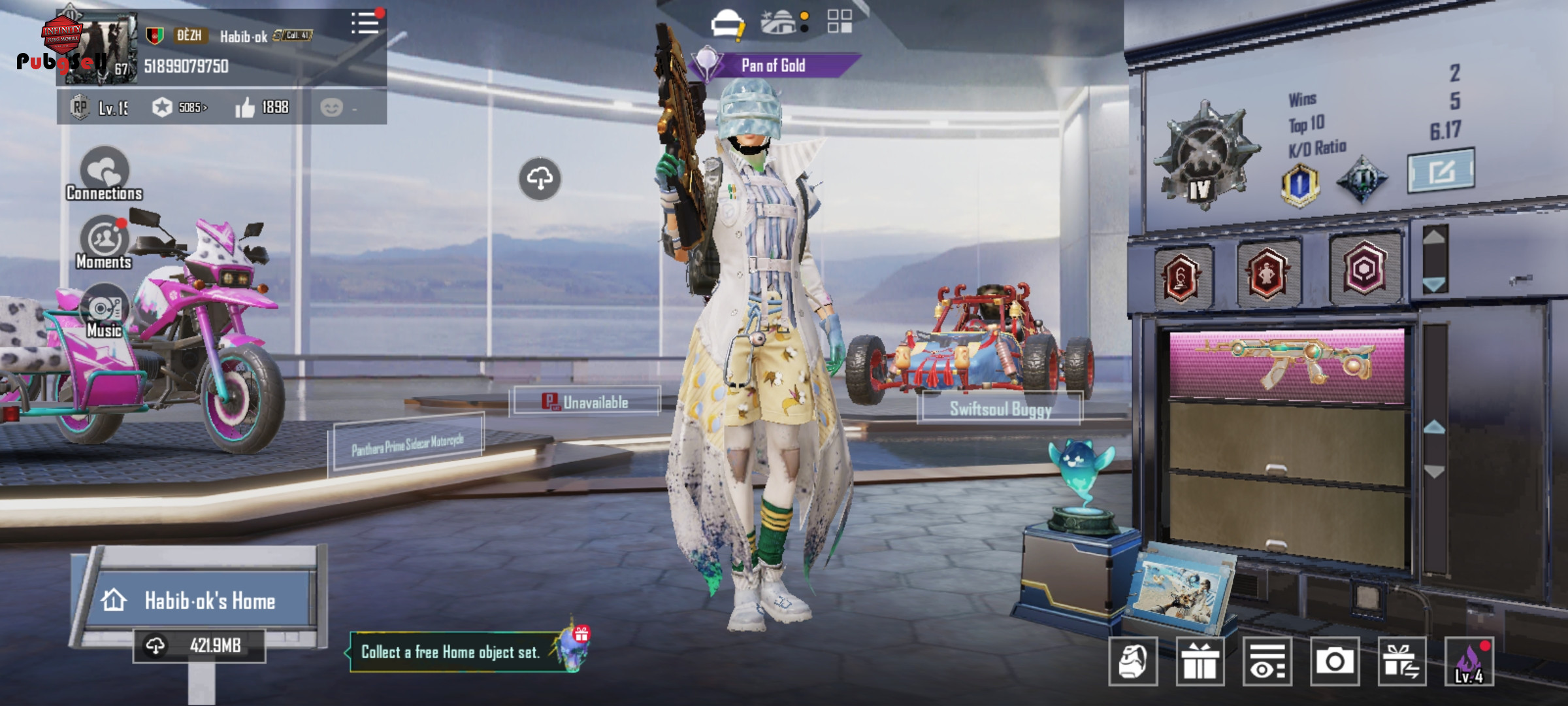
Task: Open the gift box icon
Action: point(1200,662)
